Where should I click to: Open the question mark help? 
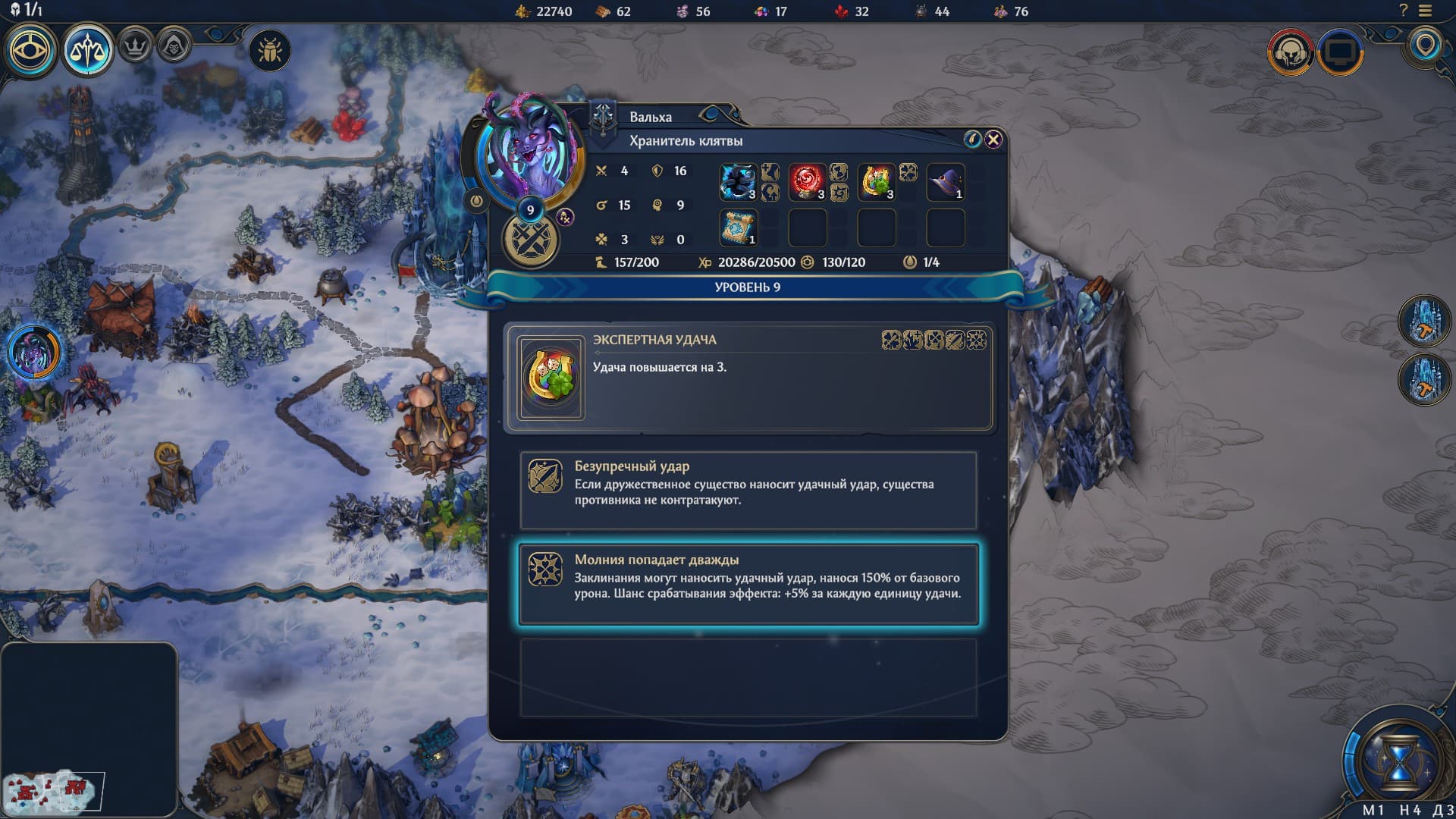click(1403, 11)
